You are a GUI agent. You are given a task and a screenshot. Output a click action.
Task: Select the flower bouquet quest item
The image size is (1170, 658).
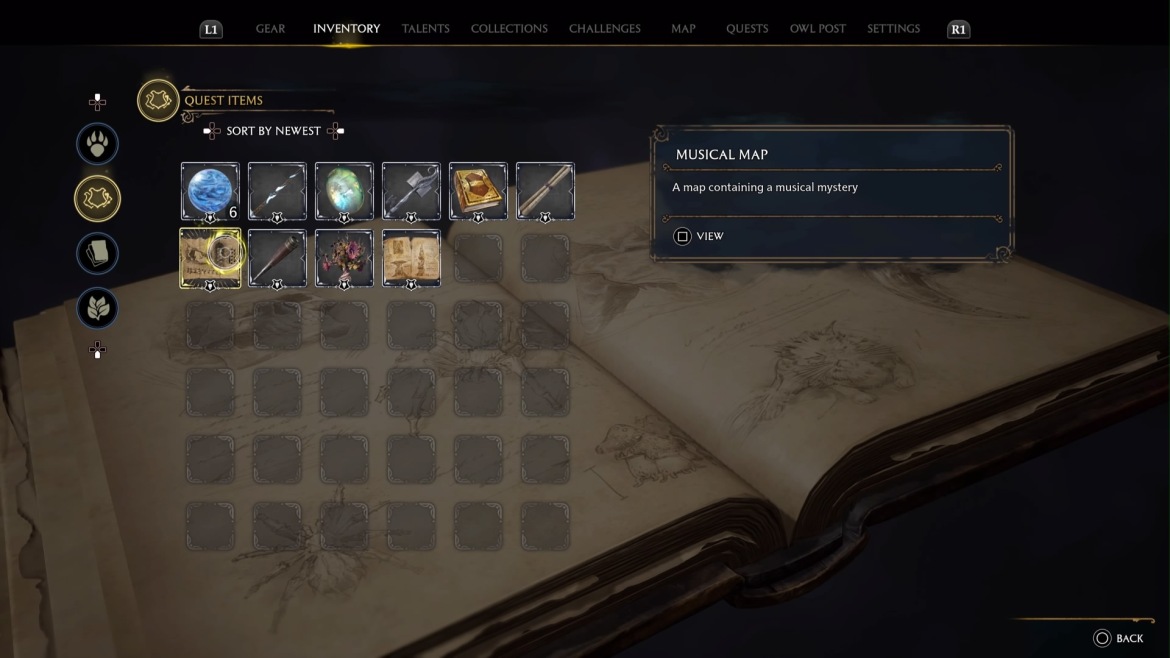pyautogui.click(x=344, y=258)
